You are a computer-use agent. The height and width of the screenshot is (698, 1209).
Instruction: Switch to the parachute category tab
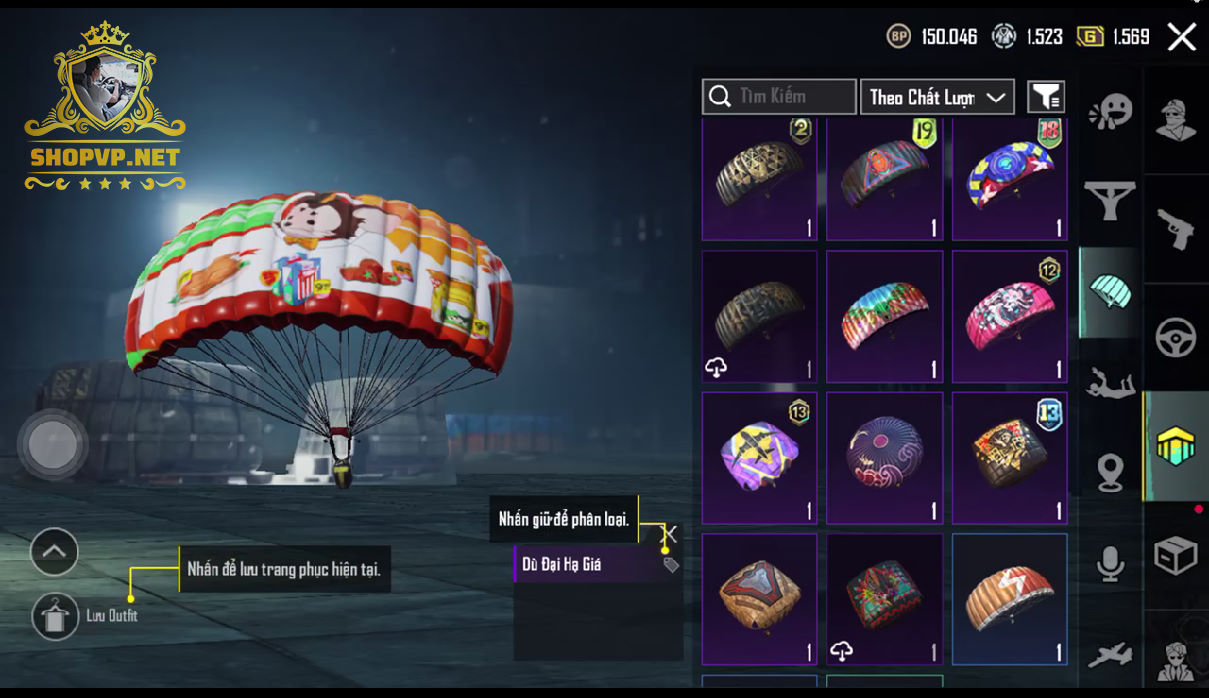1110,292
